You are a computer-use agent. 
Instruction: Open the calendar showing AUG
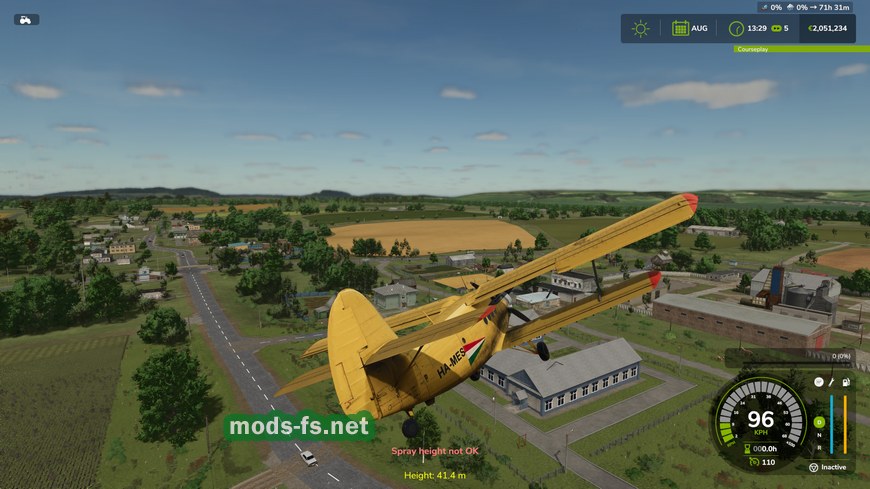point(680,28)
